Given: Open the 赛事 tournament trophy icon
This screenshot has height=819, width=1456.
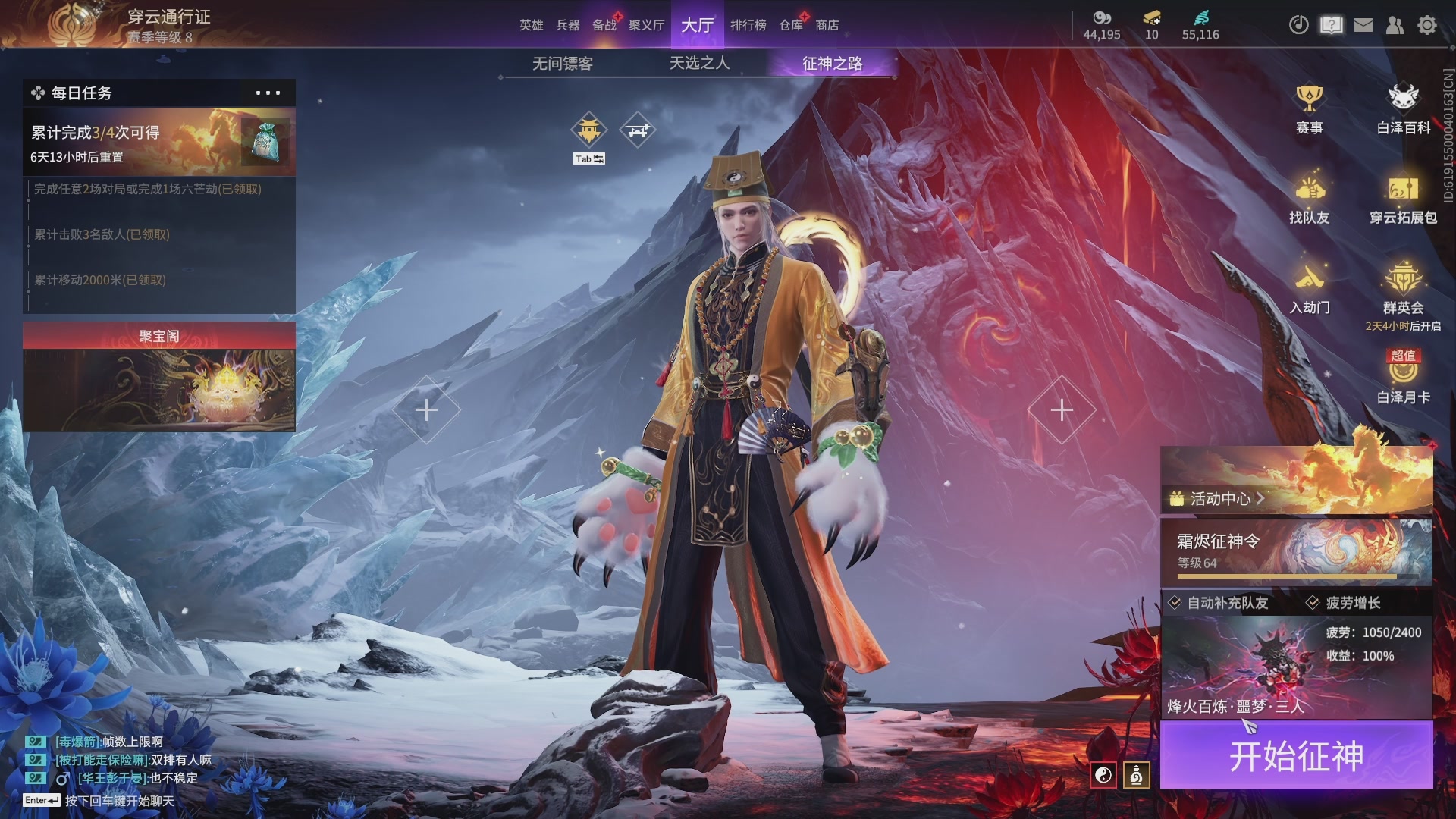Looking at the screenshot, I should pos(1309,108).
